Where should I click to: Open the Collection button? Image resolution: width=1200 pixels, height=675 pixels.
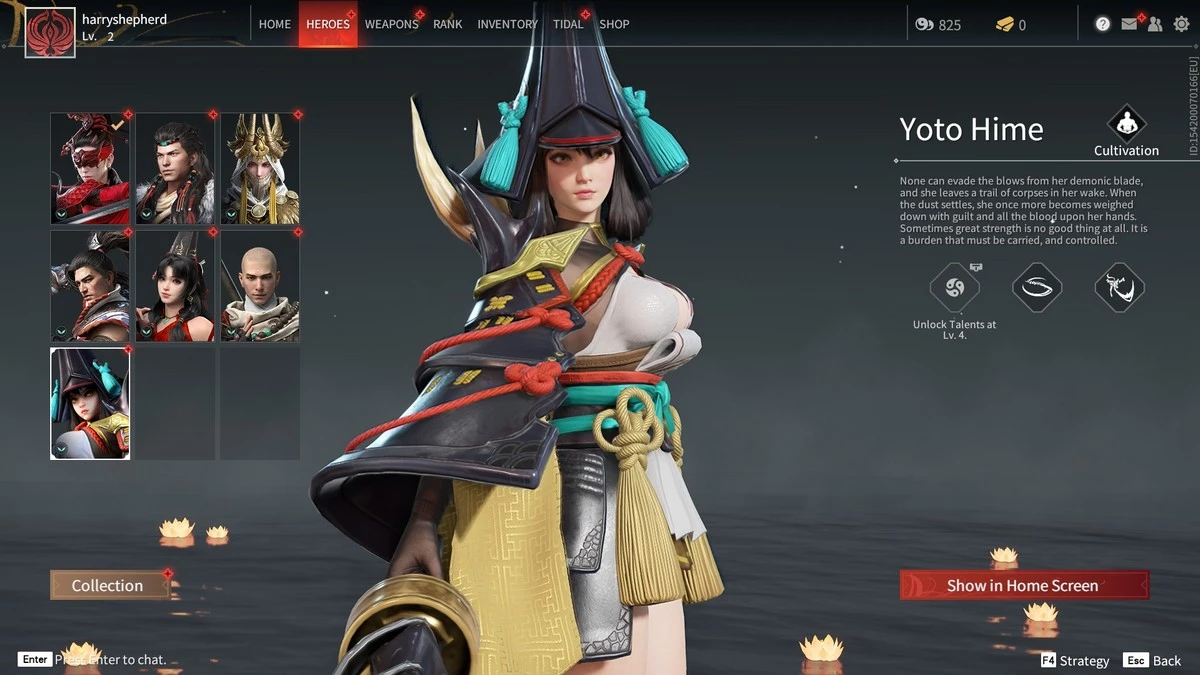(x=109, y=585)
